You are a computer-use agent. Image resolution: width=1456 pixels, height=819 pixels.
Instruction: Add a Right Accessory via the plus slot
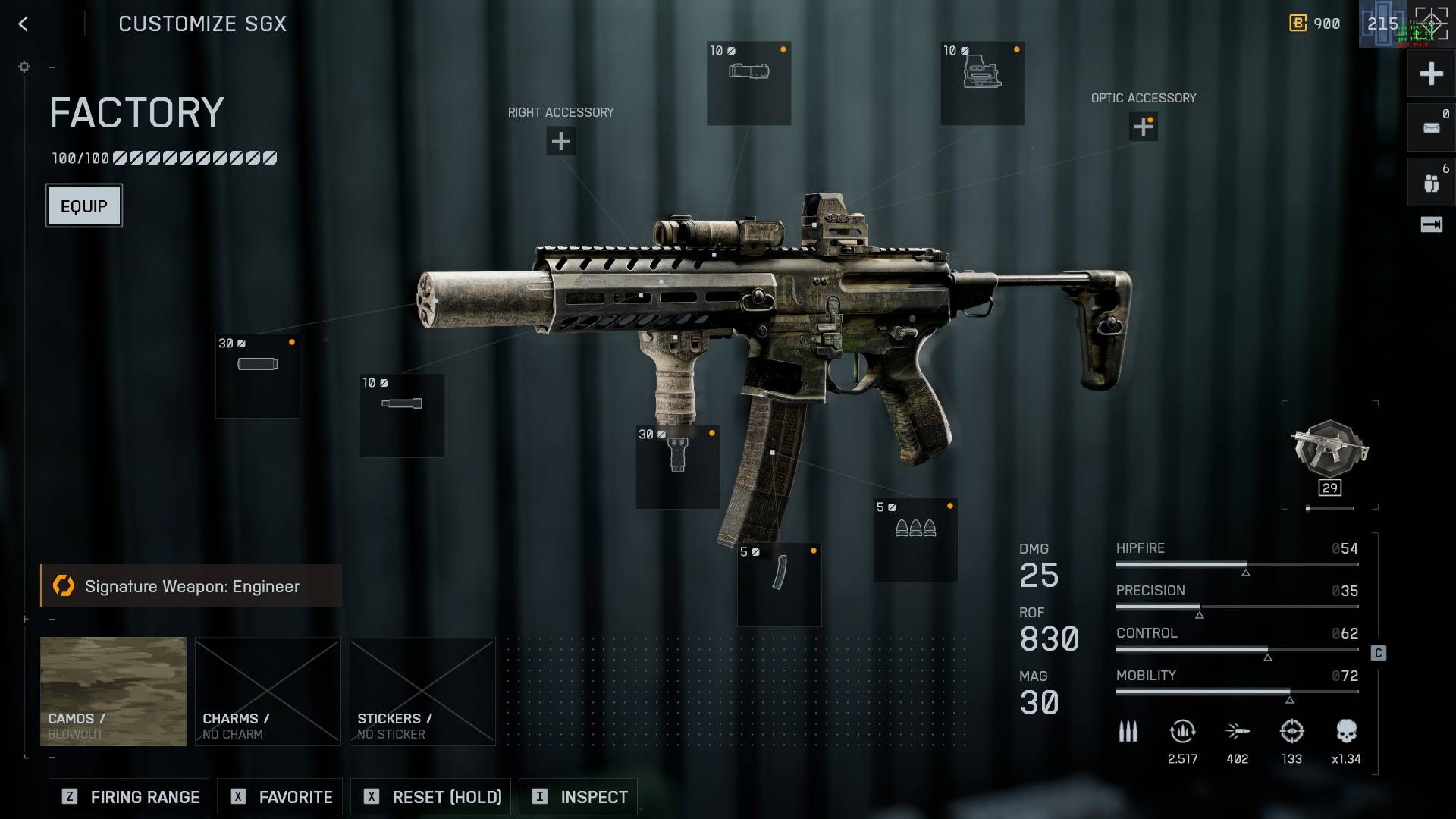click(560, 141)
